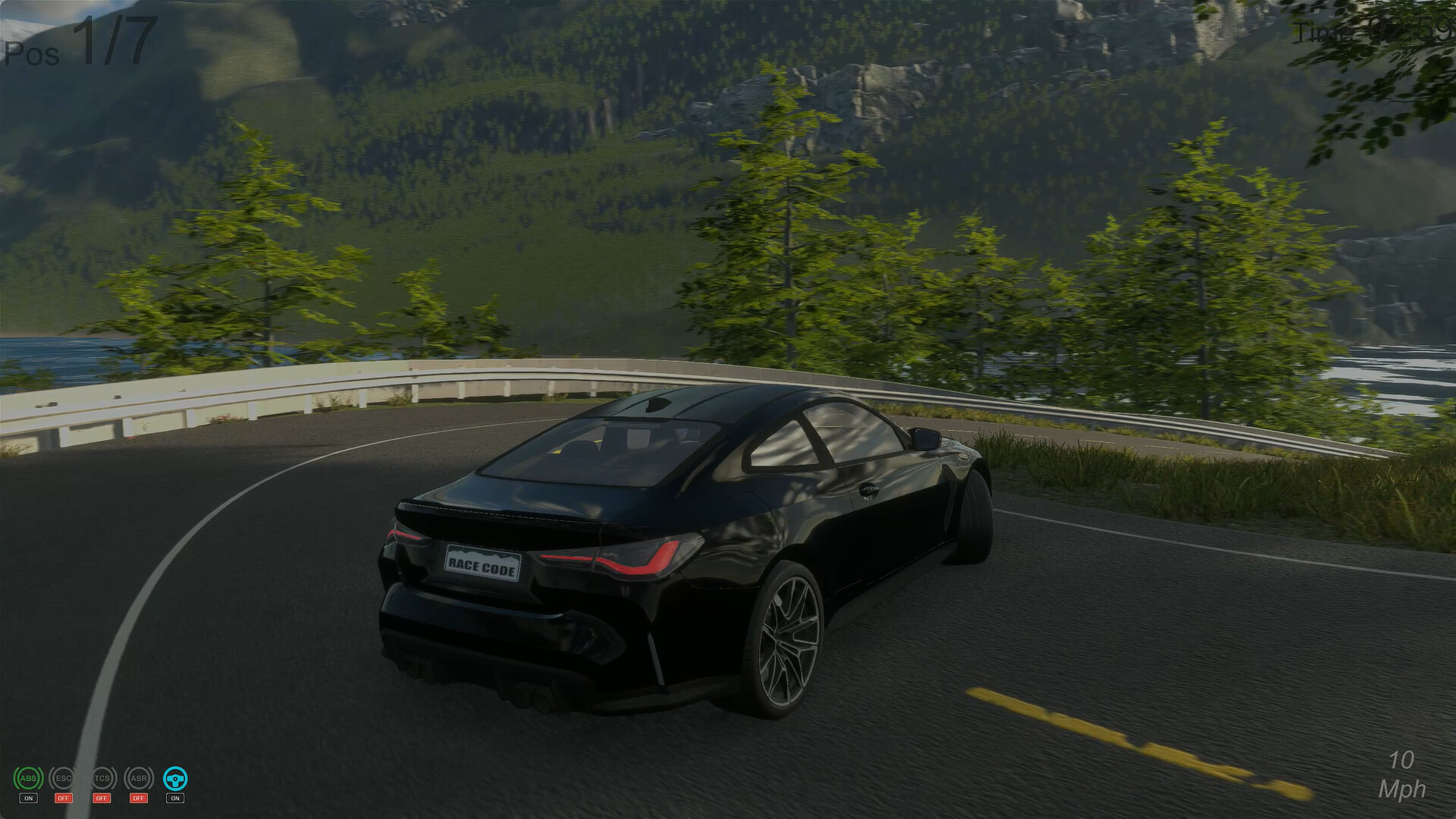The image size is (1456, 819).
Task: Enable ASR using its OFF toggle
Action: pyautogui.click(x=139, y=798)
